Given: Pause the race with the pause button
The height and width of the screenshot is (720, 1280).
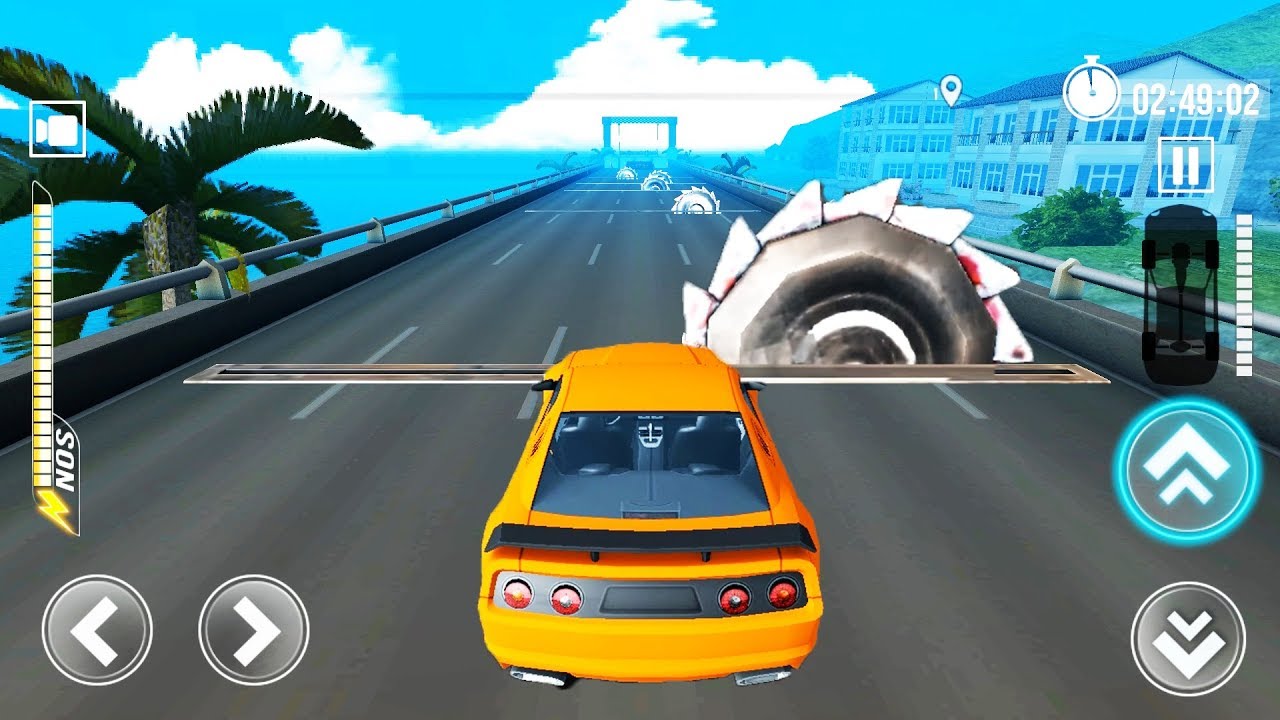Looking at the screenshot, I should pyautogui.click(x=1185, y=165).
